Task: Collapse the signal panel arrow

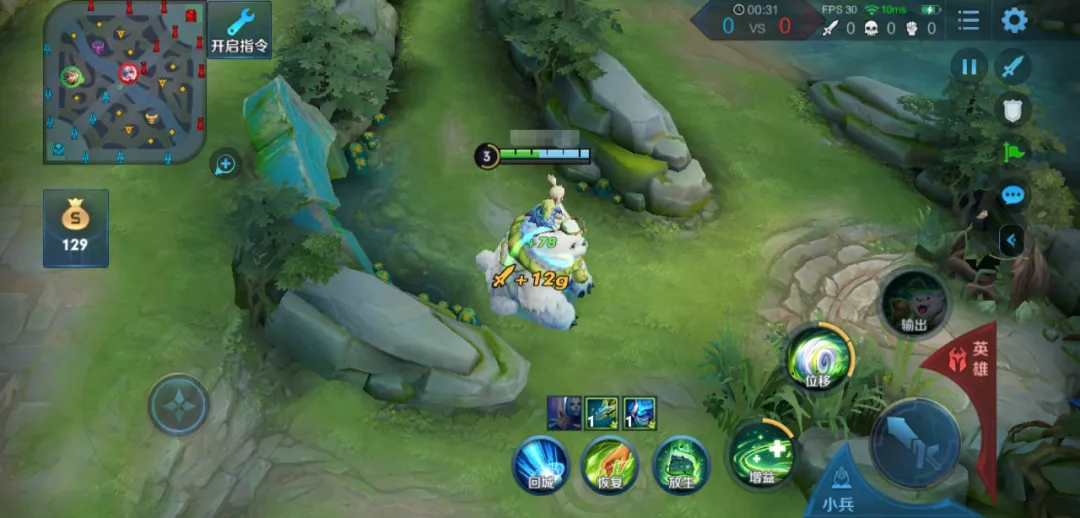Action: click(x=1014, y=240)
